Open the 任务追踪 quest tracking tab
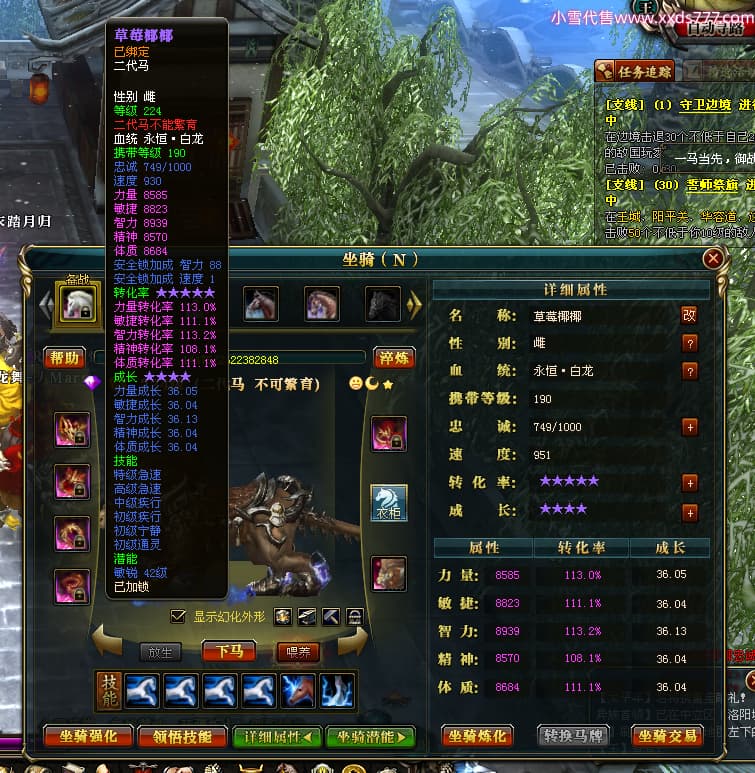 tap(635, 71)
